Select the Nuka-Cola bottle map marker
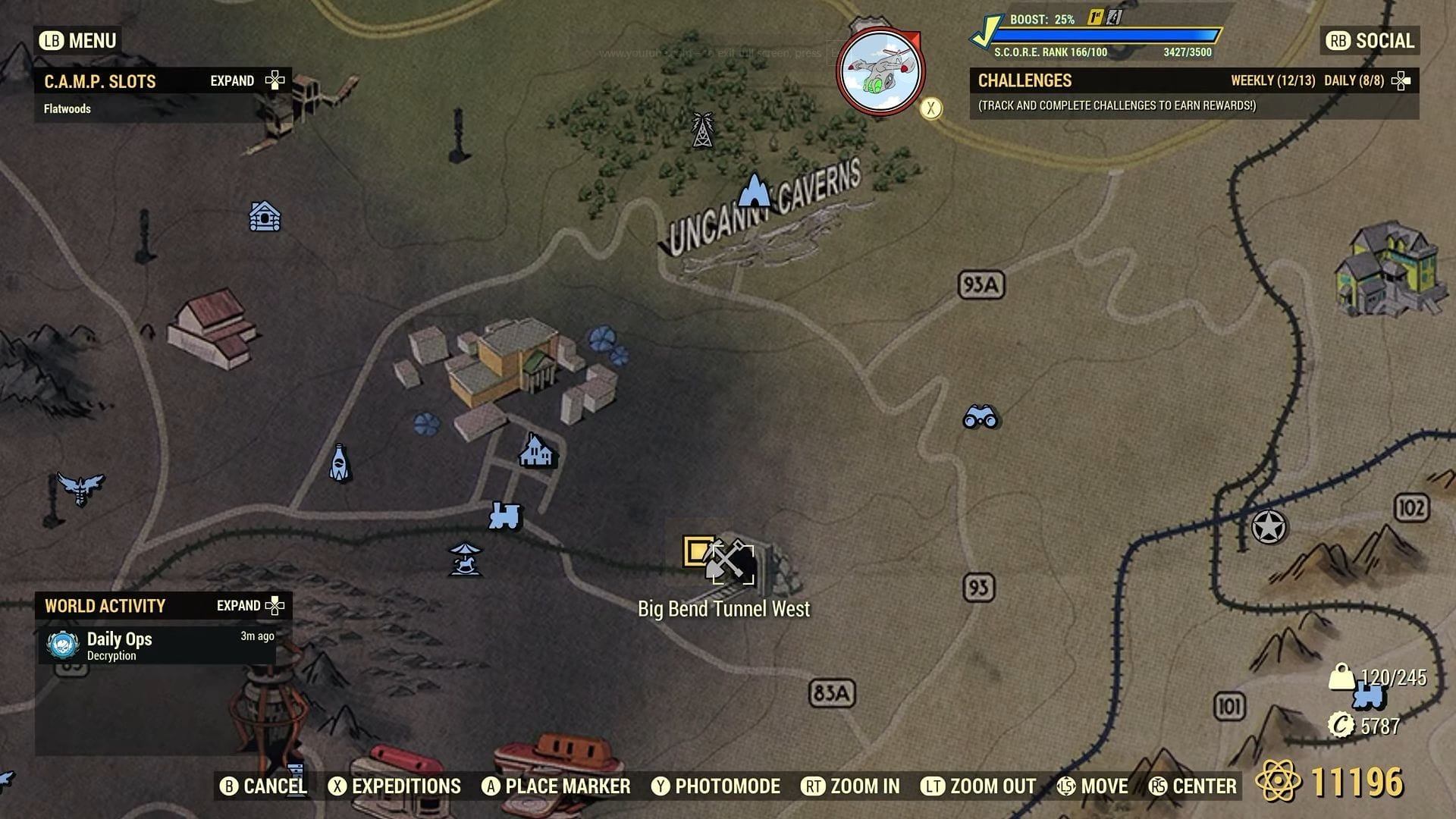Screen dimensions: 1456x819 (x=342, y=463)
